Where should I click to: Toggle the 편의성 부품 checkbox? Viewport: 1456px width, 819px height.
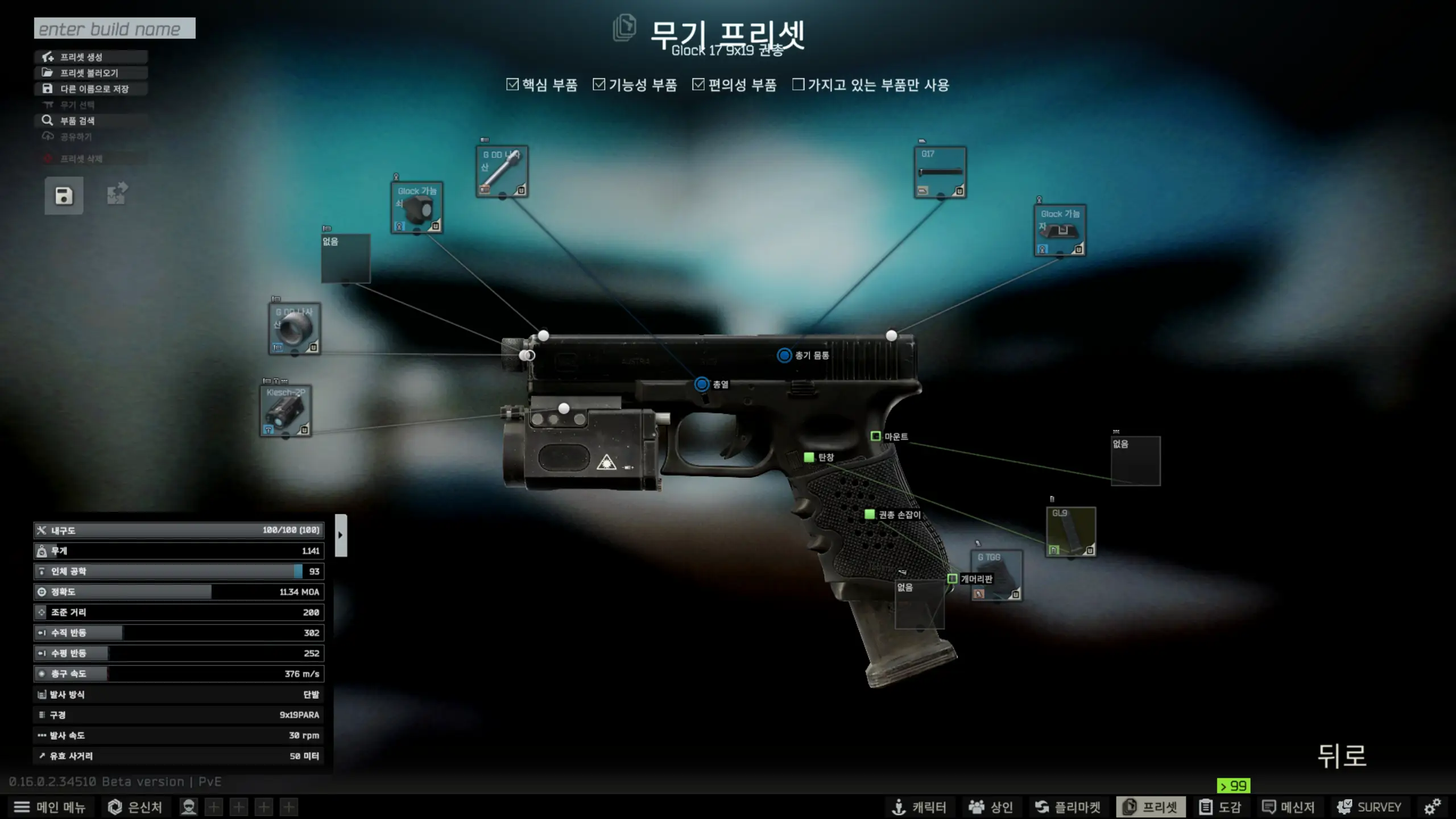(698, 85)
